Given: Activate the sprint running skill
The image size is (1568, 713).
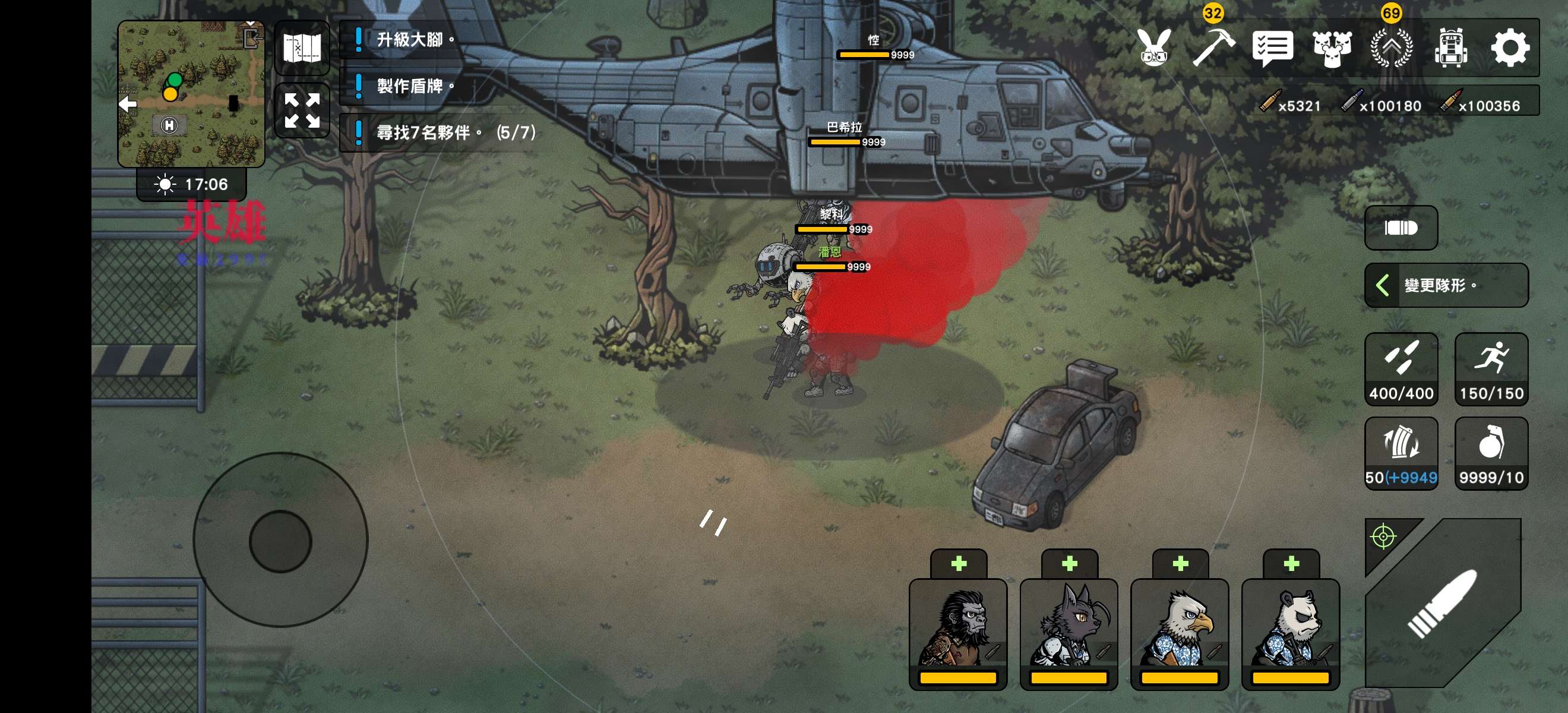Looking at the screenshot, I should (x=1491, y=369).
